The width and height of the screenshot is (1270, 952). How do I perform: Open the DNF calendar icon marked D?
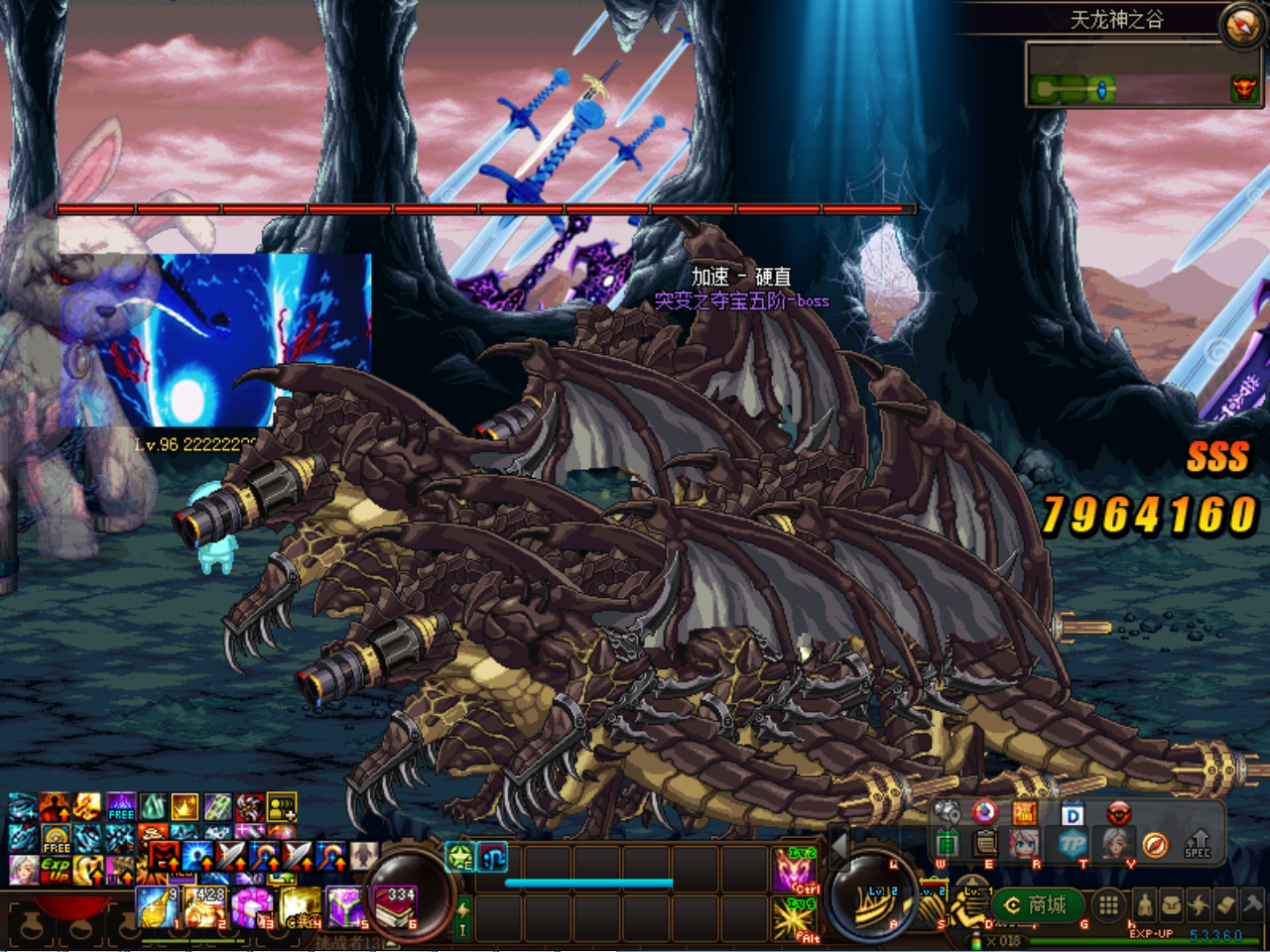(x=1072, y=813)
